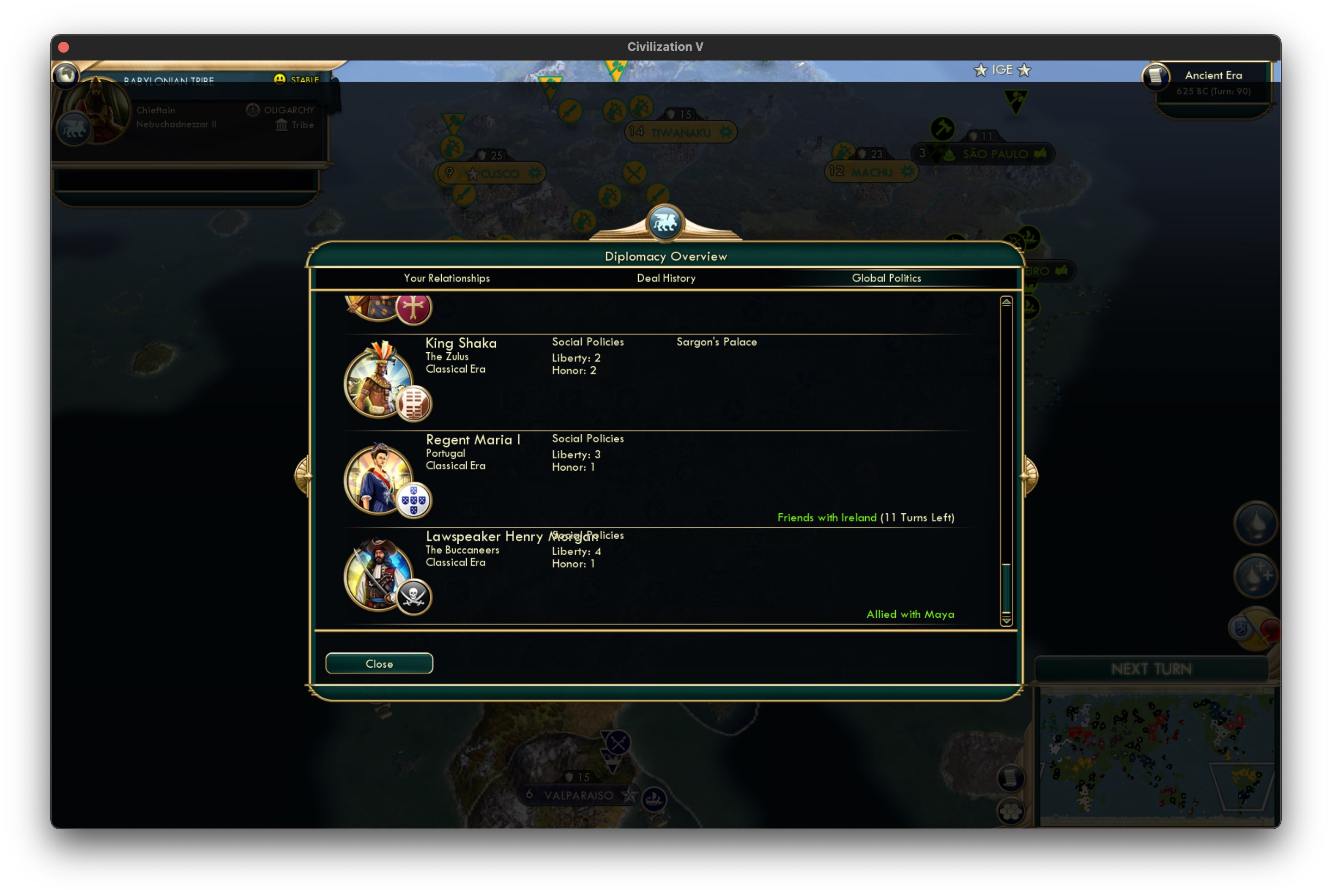Switch to the Your Relationships tab
1332x896 pixels.
pos(446,278)
